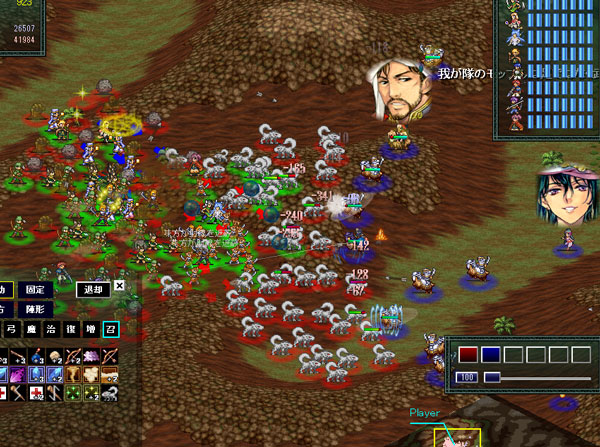Screen dimensions: 600x447
Task: Select the blue team color swatch
Action: pos(490,354)
